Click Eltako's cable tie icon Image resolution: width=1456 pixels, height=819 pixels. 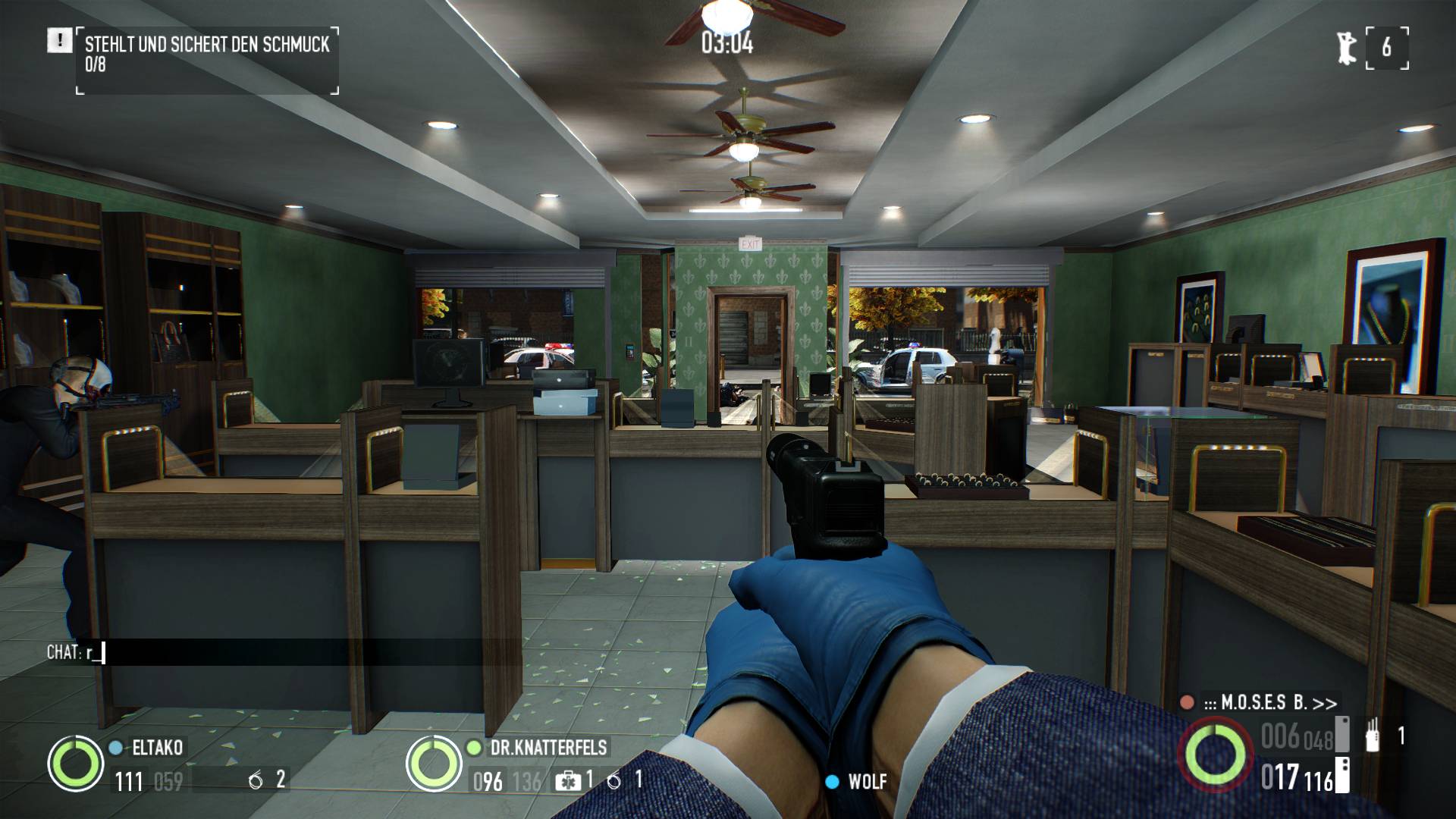pyautogui.click(x=256, y=780)
